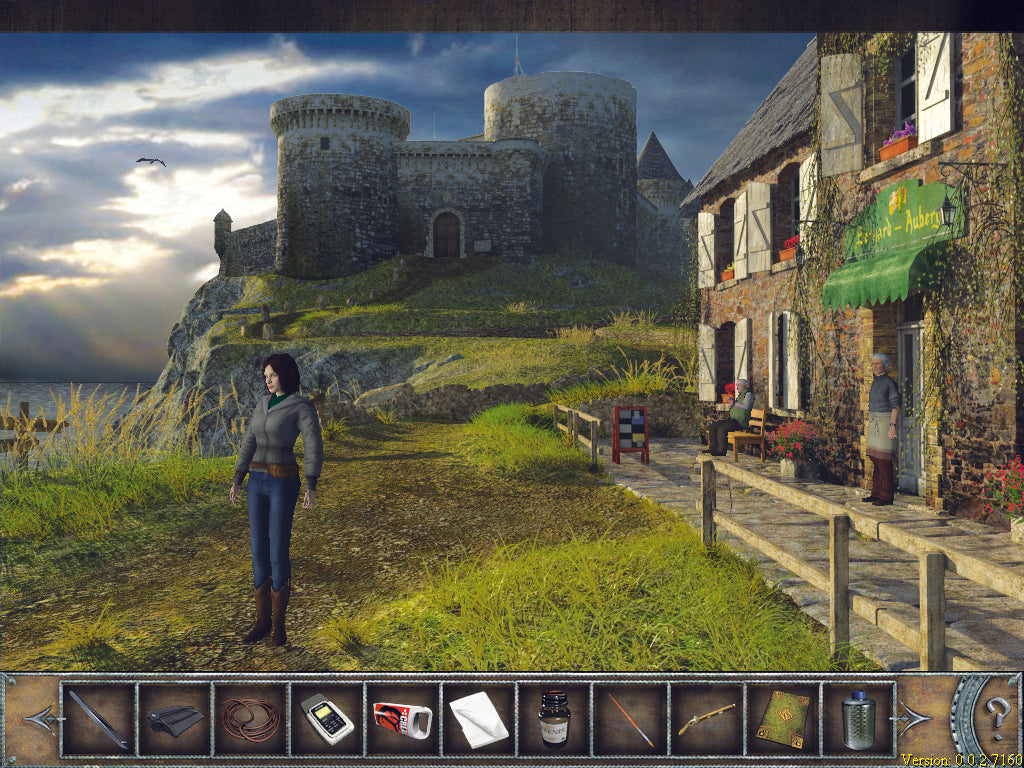Select the dark ink bottle

click(x=554, y=719)
